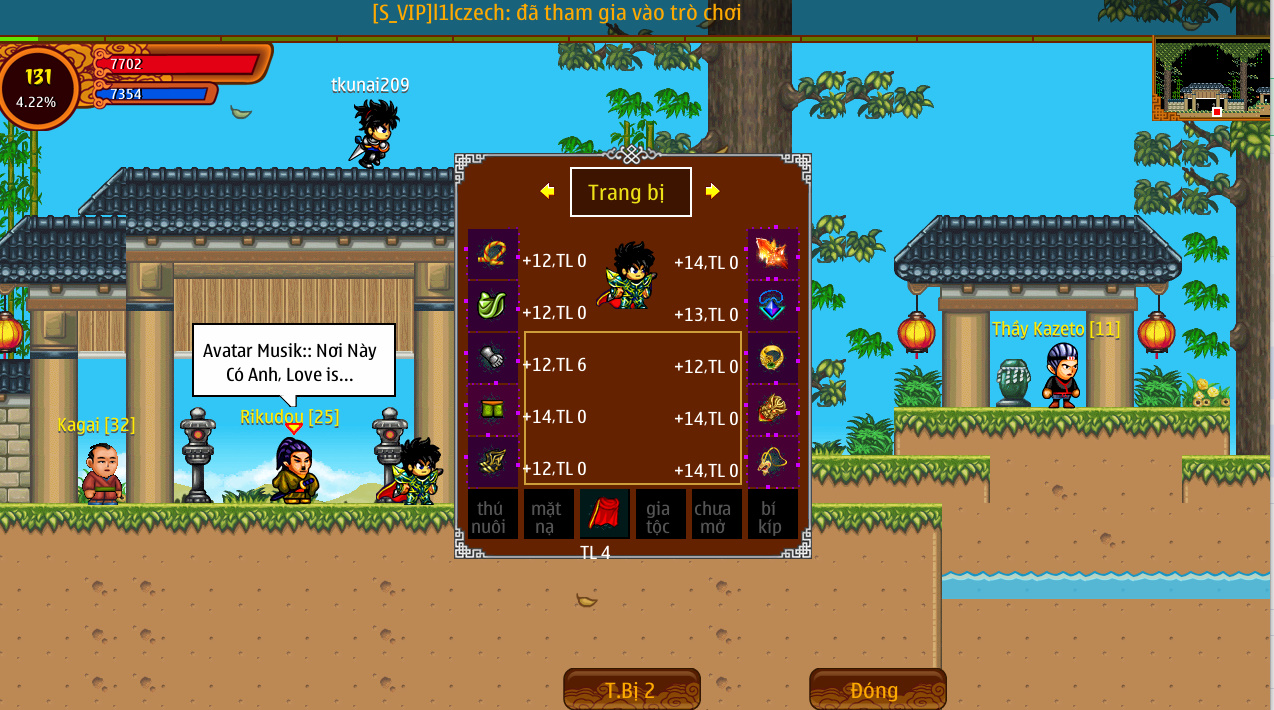Switch to T.Bị 2 equipment page
The image size is (1274, 710).
(x=631, y=690)
